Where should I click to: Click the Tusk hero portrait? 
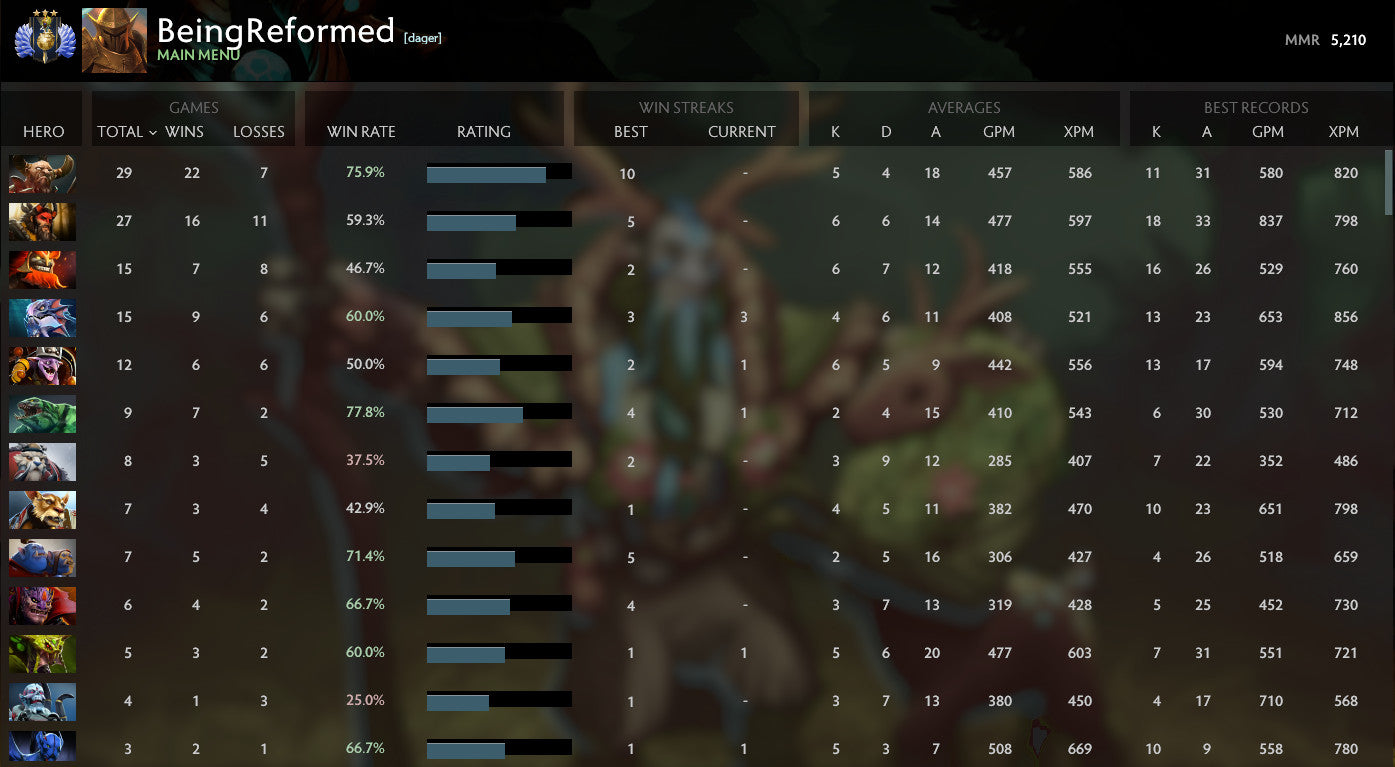tap(42, 461)
